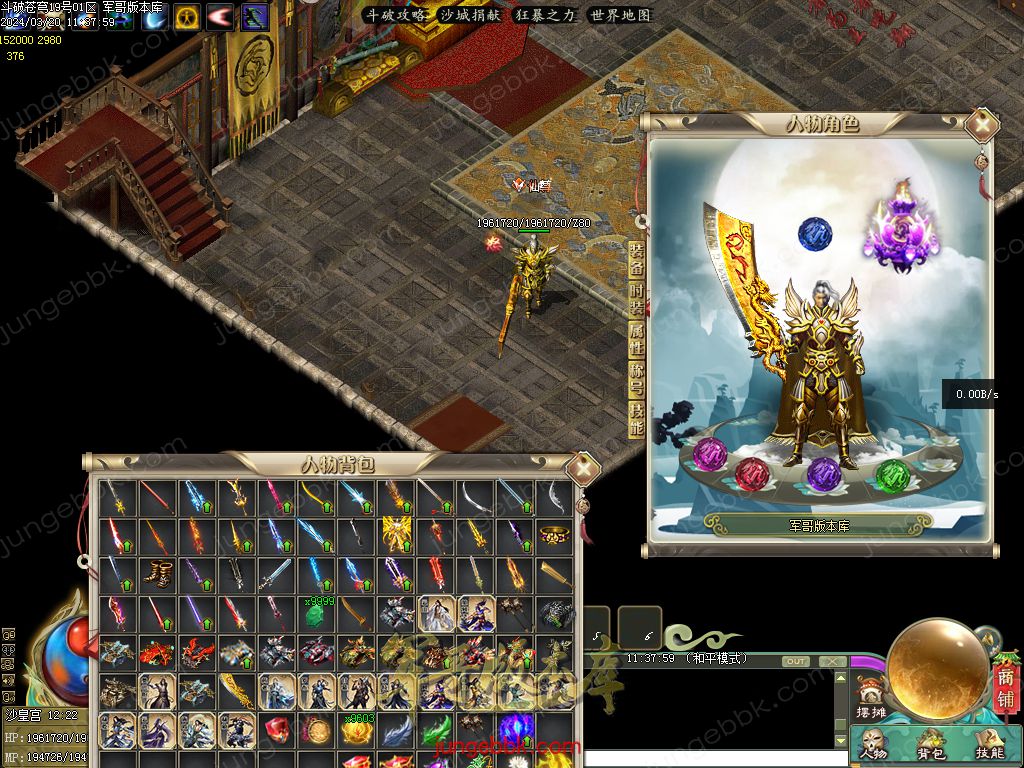1024x768 pixels.
Task: Close the 人物背包 inventory window
Action: 582,468
